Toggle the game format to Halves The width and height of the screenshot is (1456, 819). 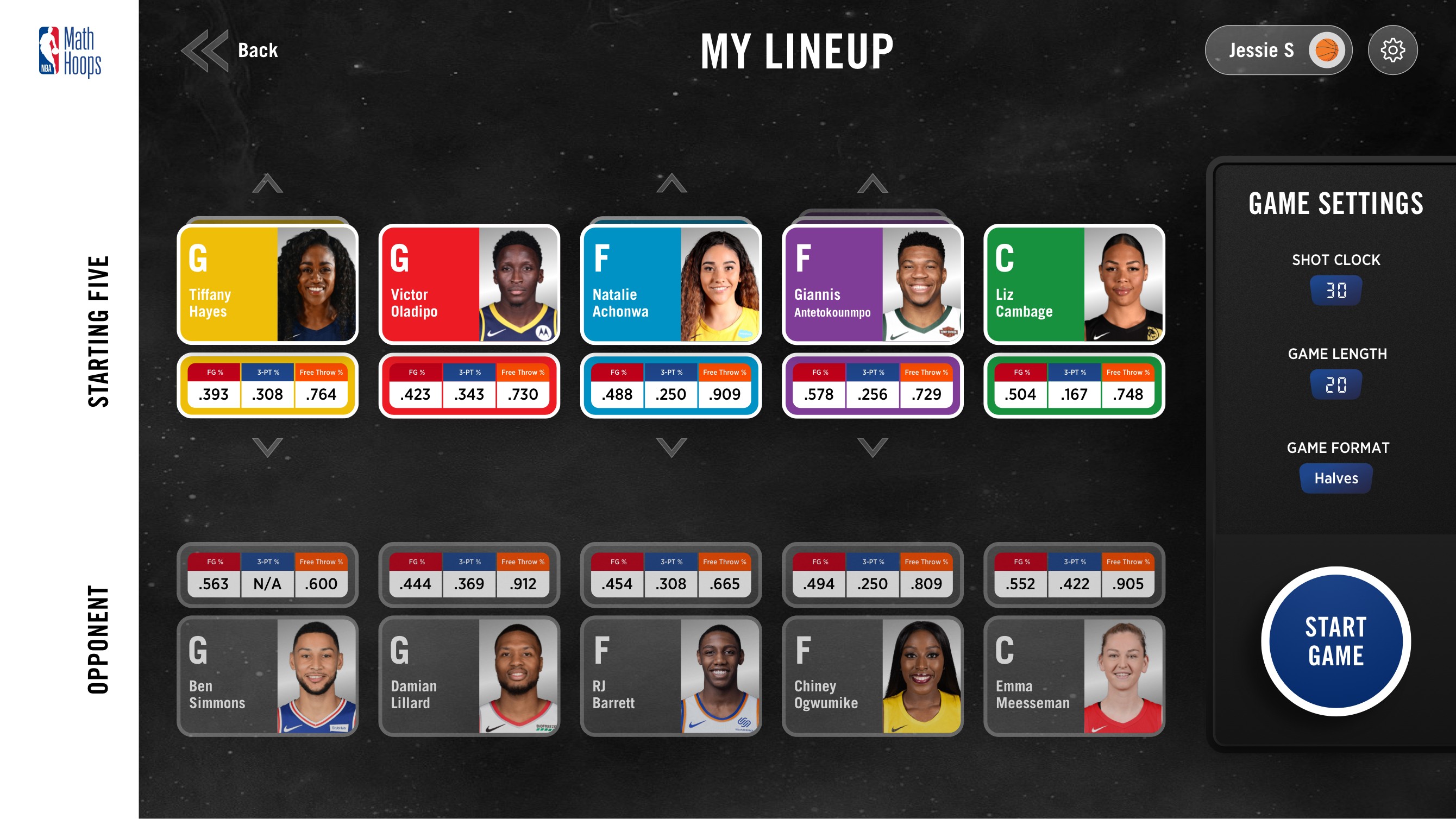pyautogui.click(x=1335, y=478)
